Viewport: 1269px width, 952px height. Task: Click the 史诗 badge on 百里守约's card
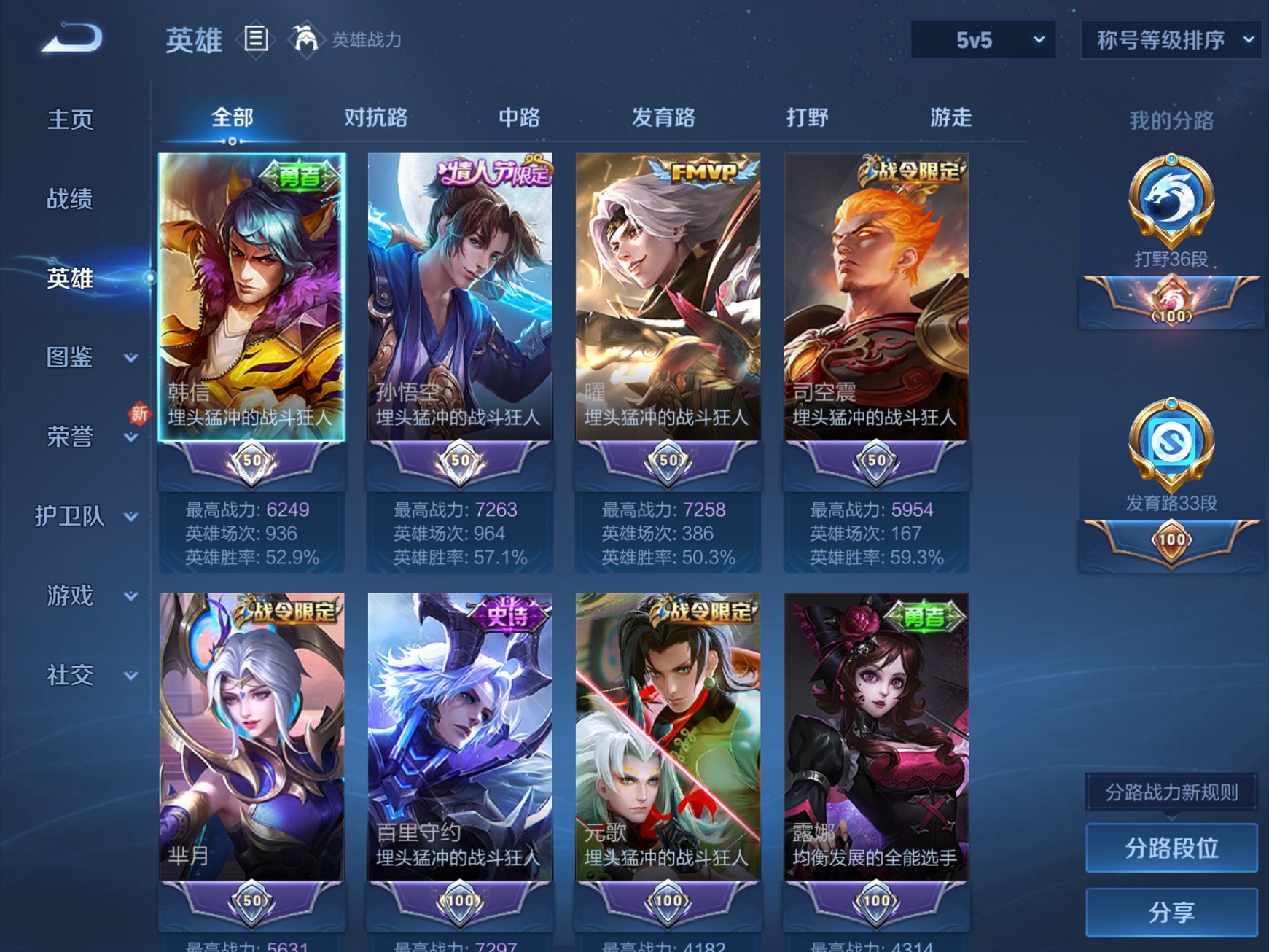click(x=508, y=617)
